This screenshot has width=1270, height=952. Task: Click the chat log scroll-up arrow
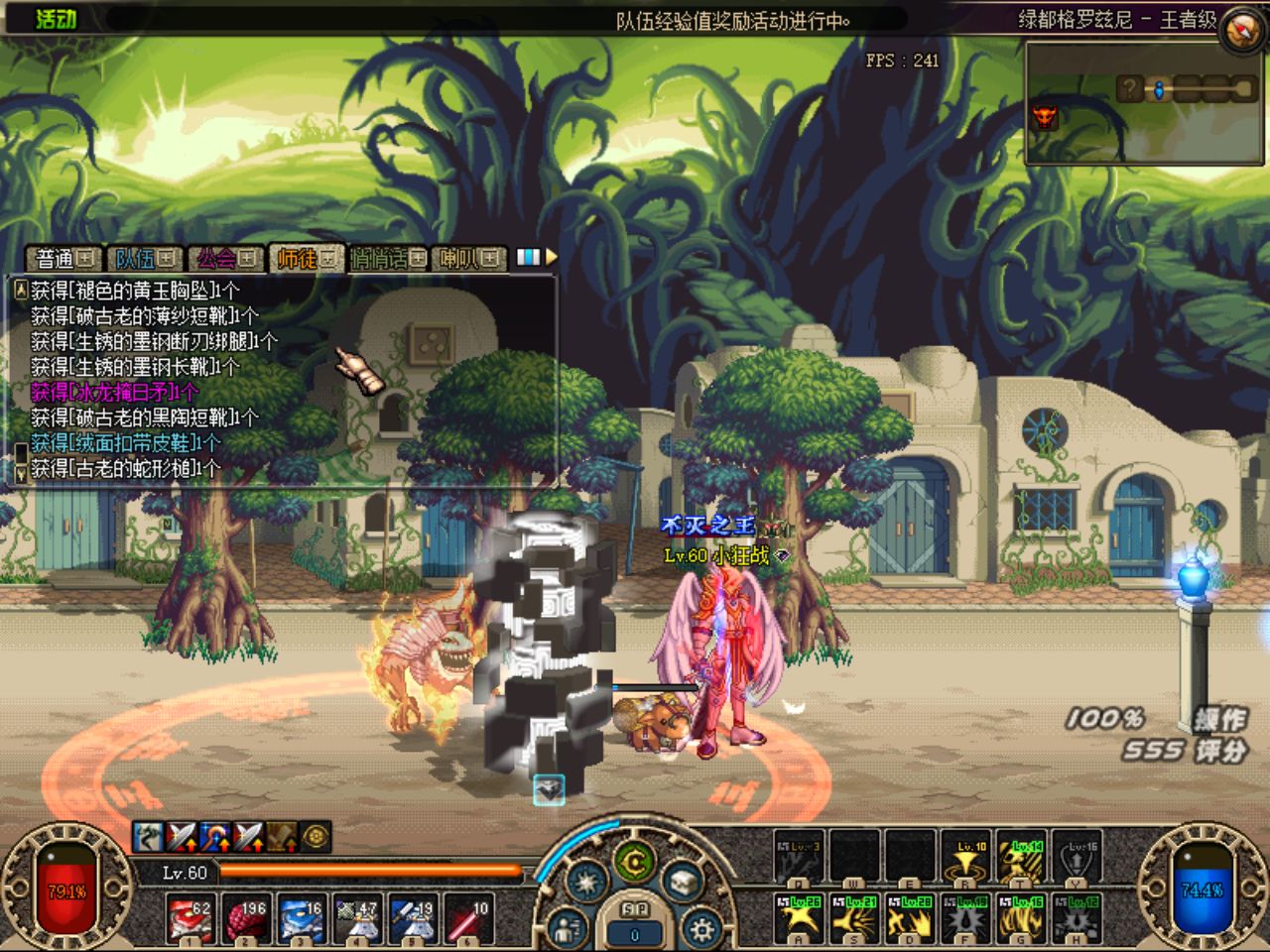(20, 290)
